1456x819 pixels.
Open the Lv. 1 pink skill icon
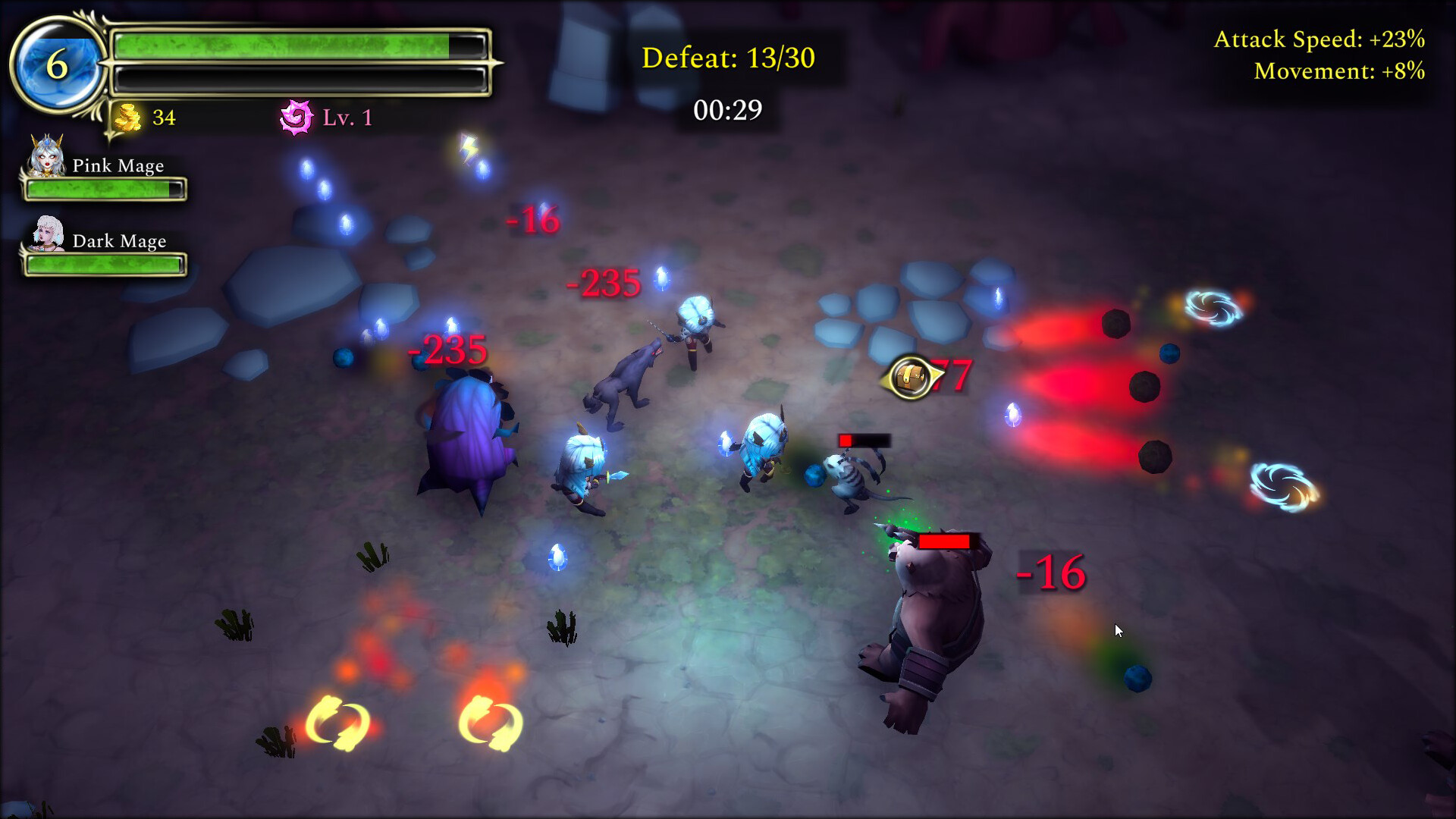coord(298,115)
